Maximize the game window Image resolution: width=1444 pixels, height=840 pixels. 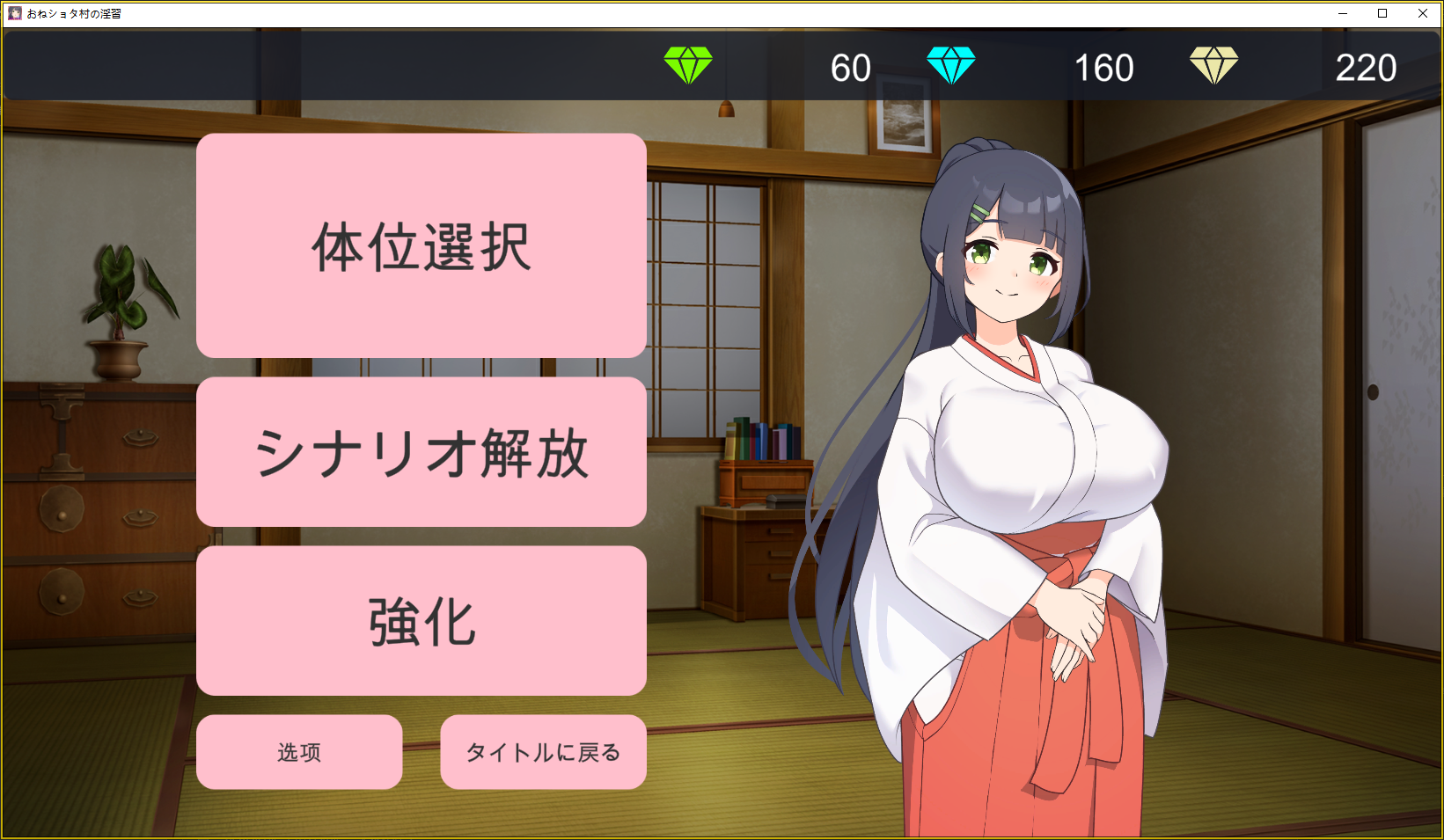tap(1382, 13)
